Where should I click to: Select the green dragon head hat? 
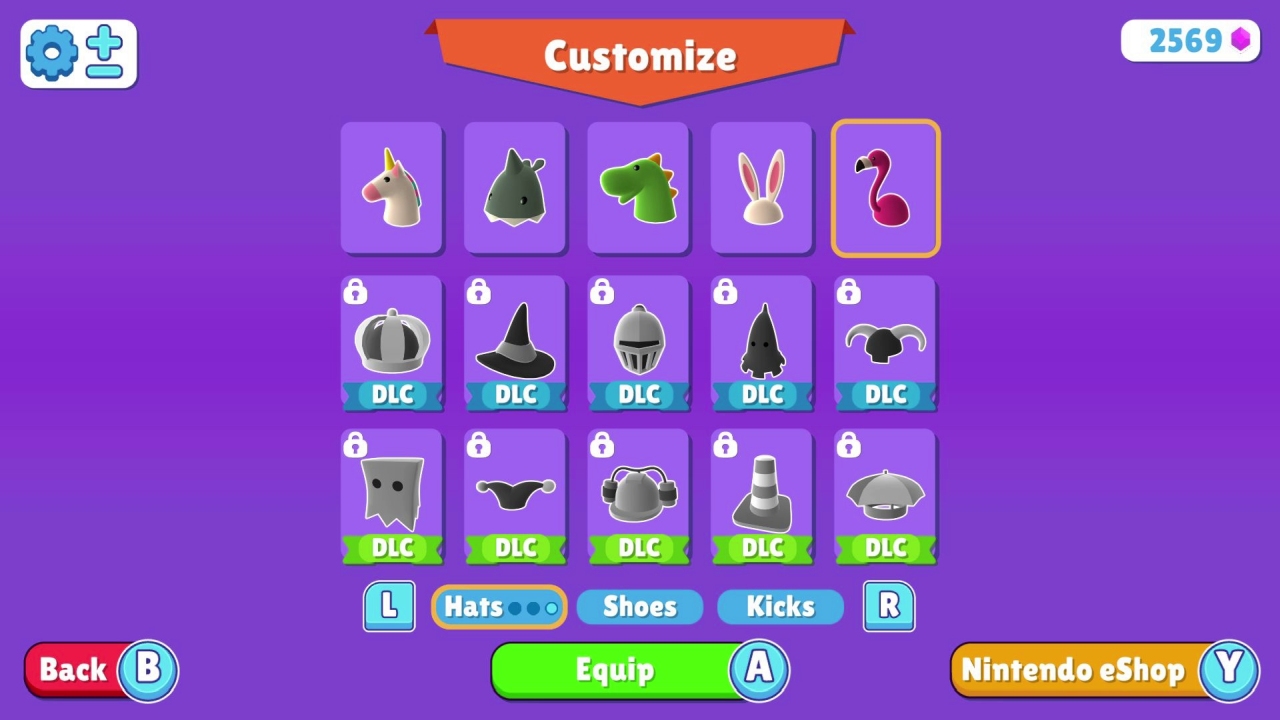point(638,188)
